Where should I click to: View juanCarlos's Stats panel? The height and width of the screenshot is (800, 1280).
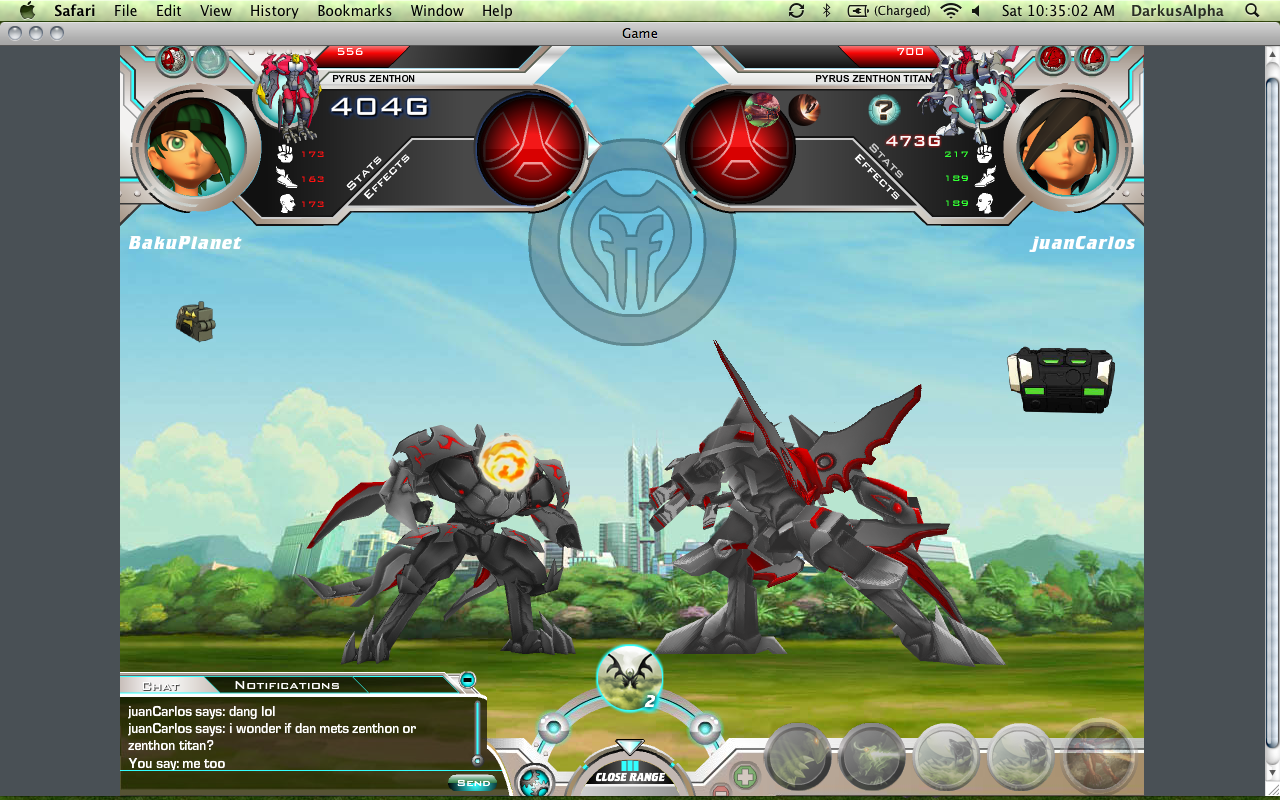pos(887,162)
